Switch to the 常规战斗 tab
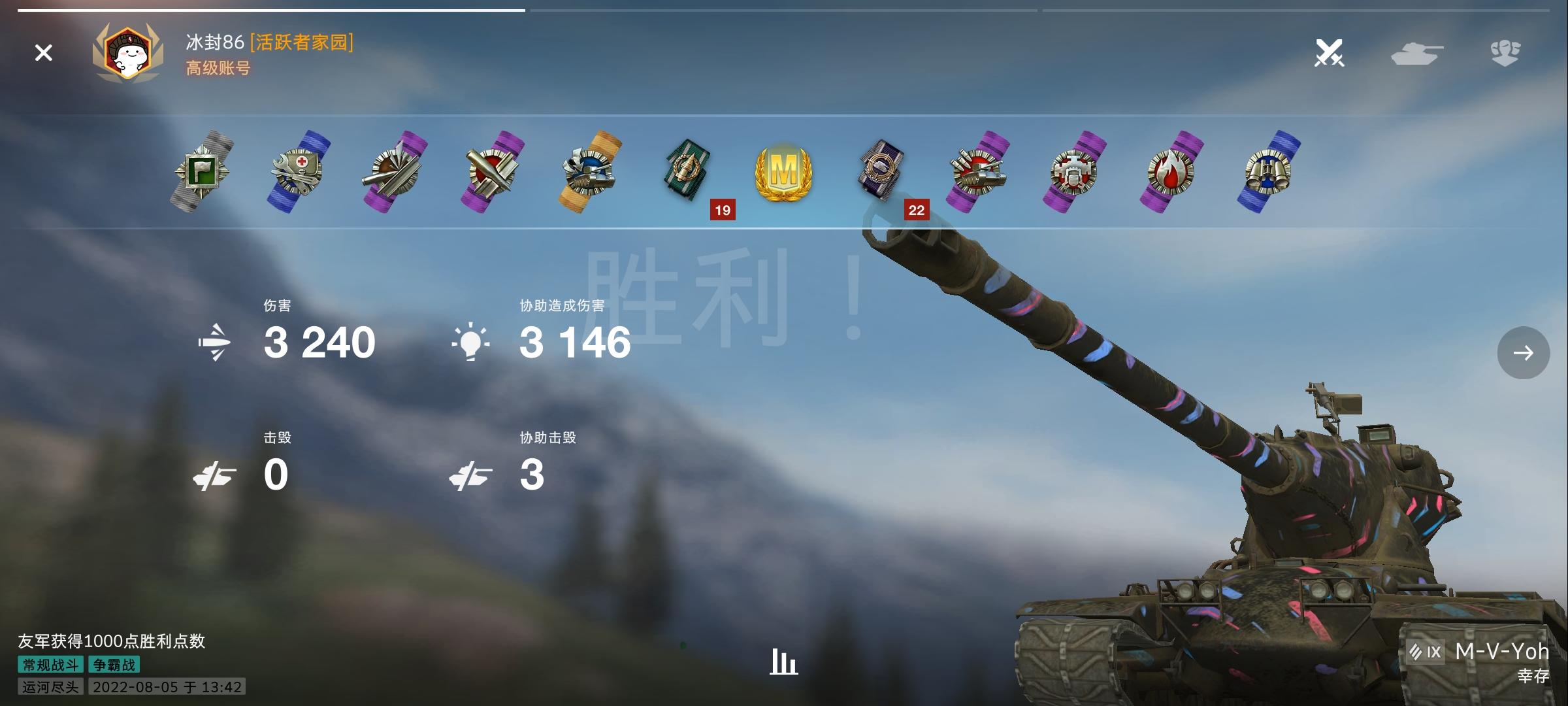This screenshot has height=706, width=1568. pos(50,665)
